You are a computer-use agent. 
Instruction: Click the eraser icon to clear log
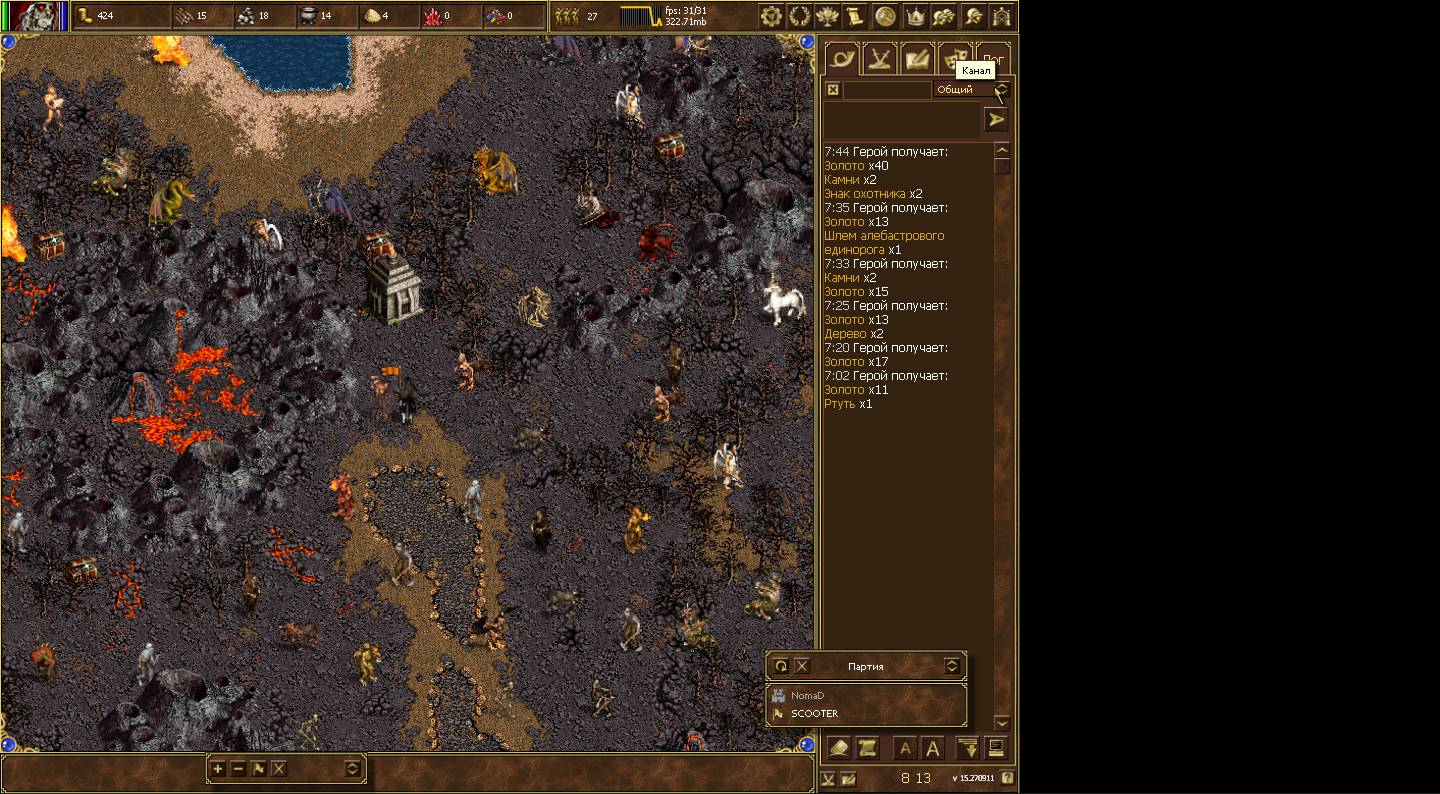[x=840, y=748]
